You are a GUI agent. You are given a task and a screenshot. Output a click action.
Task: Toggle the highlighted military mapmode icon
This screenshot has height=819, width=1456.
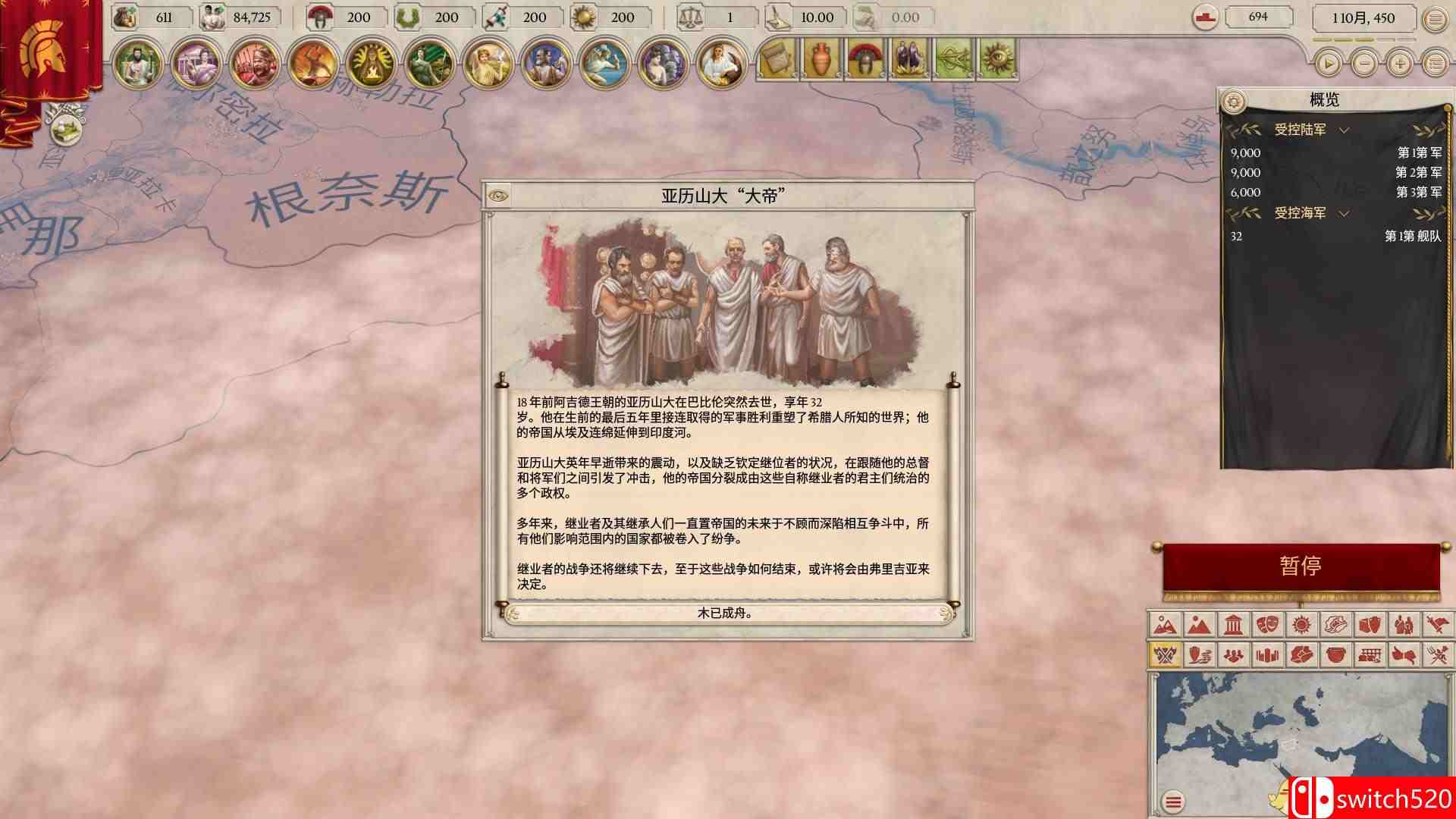pos(1165,656)
